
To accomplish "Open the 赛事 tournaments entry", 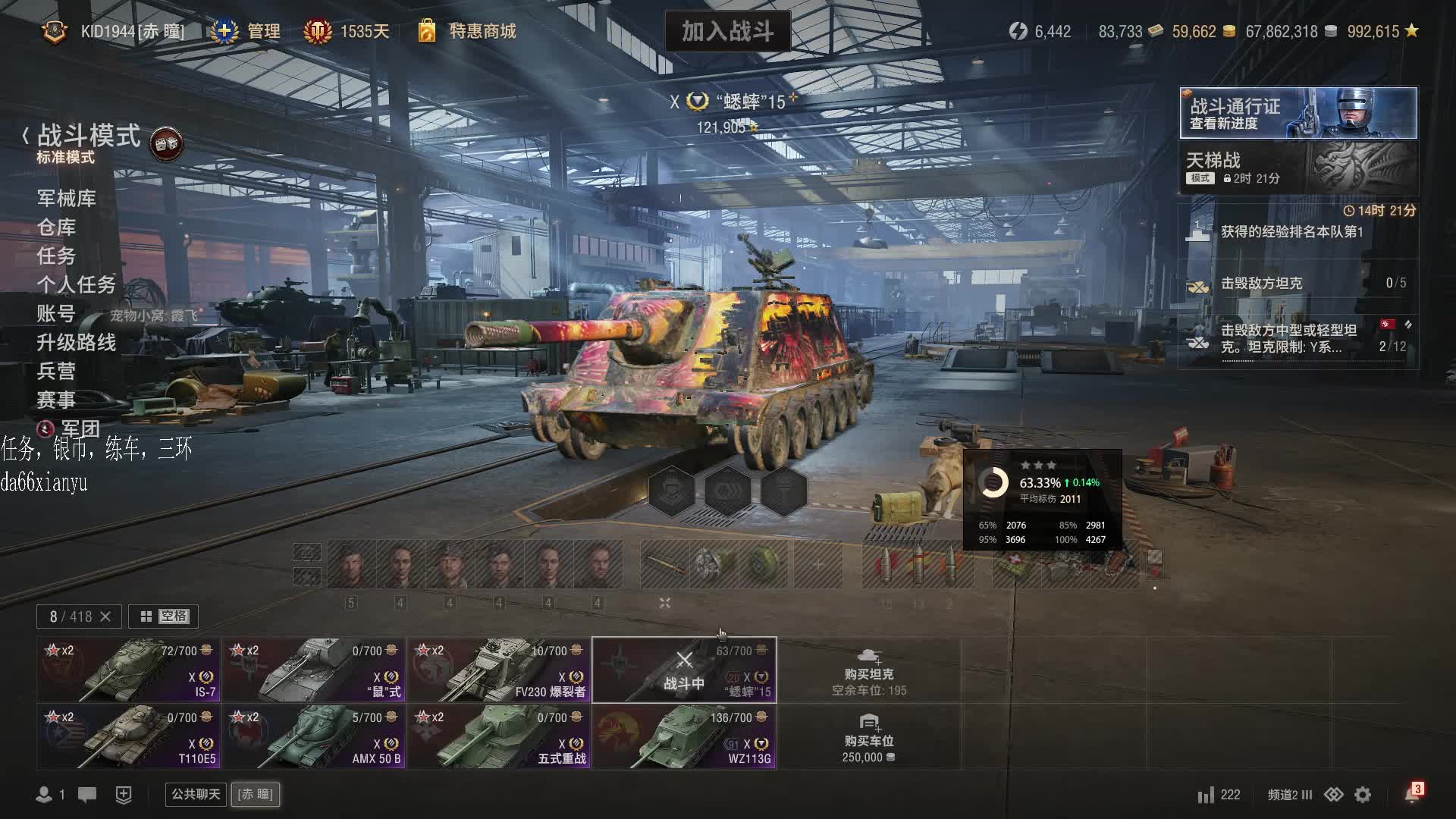I will pyautogui.click(x=57, y=400).
